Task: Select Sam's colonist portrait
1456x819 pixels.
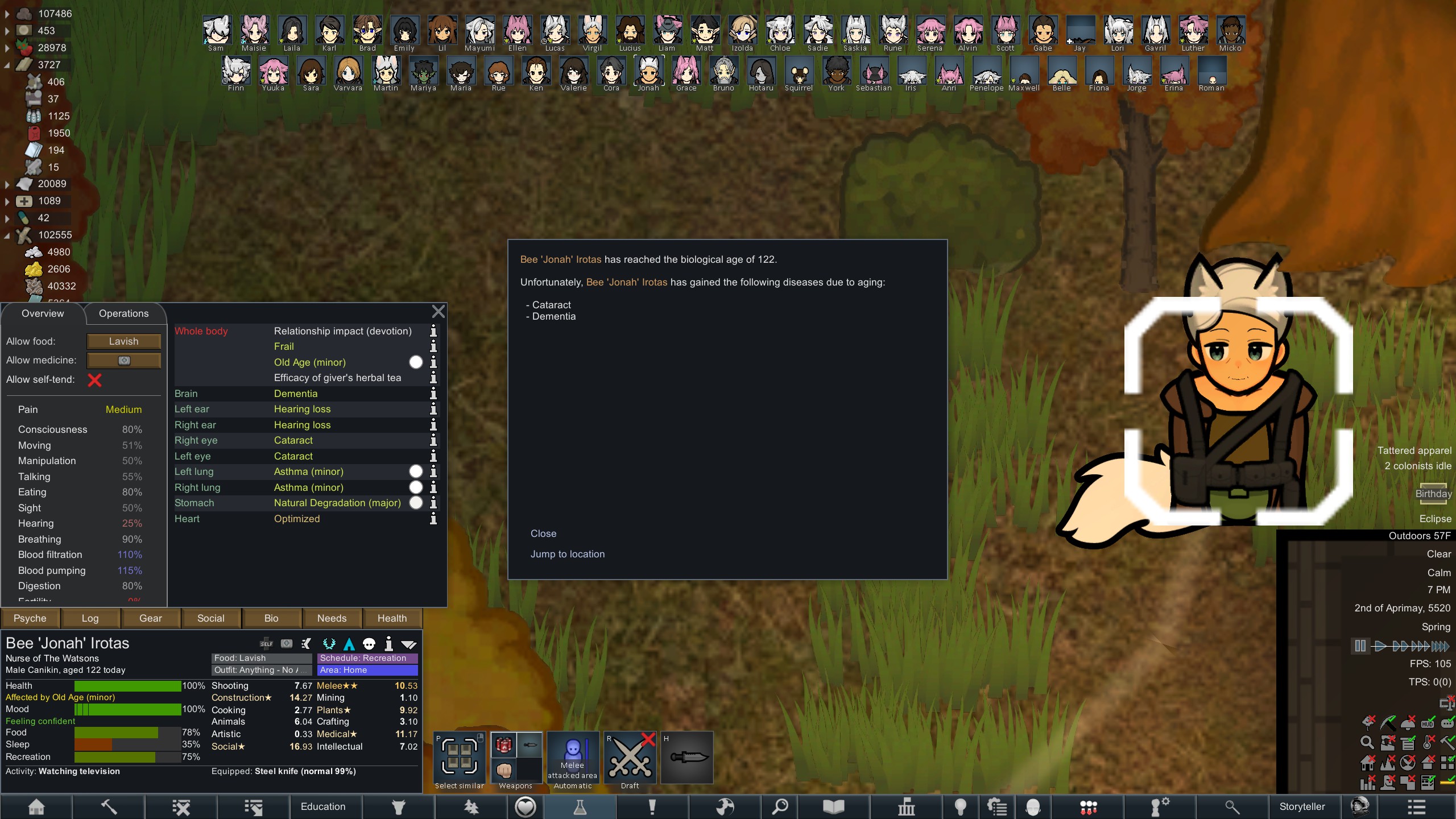Action: (217, 31)
